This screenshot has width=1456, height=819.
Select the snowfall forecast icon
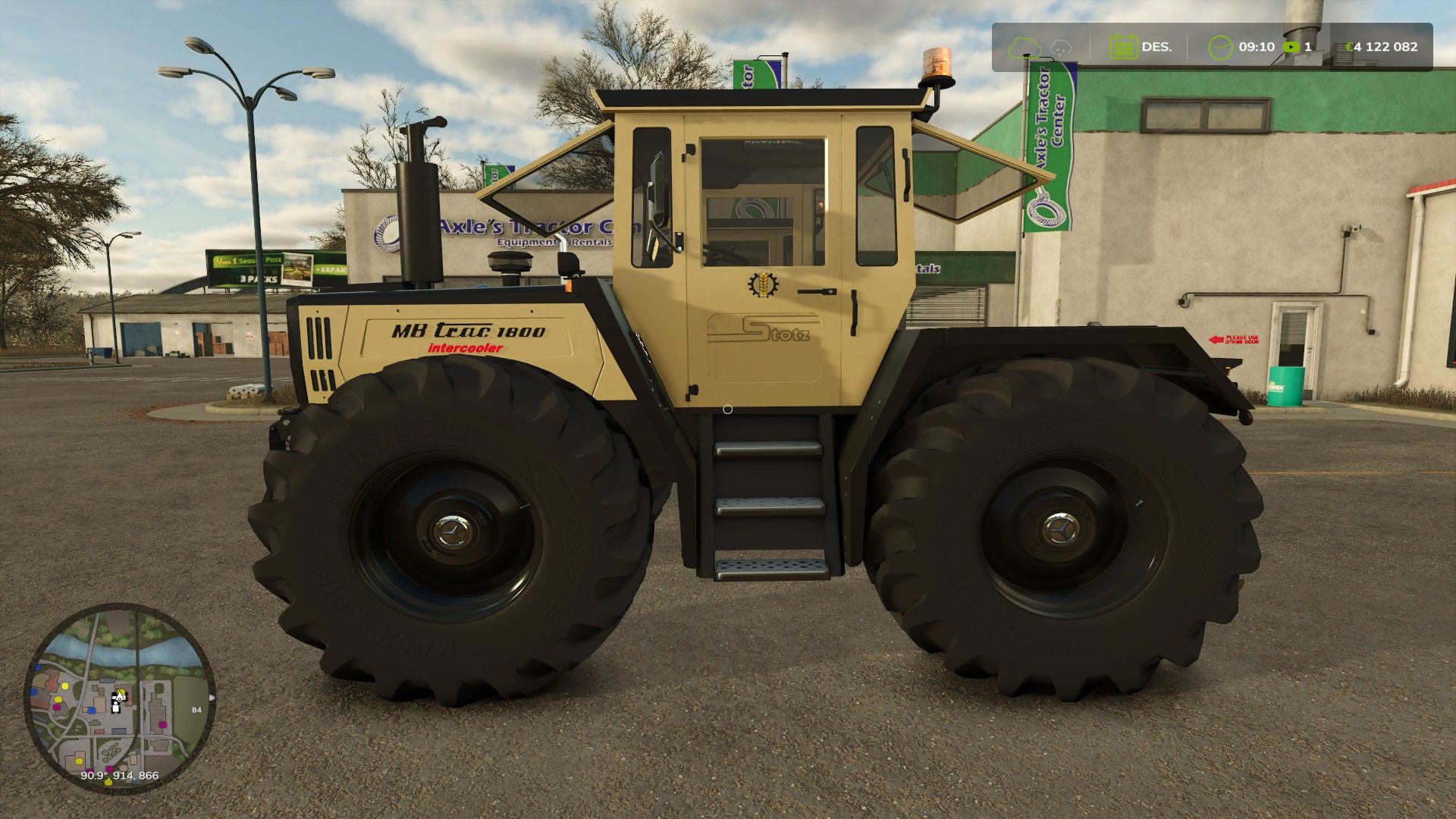pyautogui.click(x=1061, y=48)
